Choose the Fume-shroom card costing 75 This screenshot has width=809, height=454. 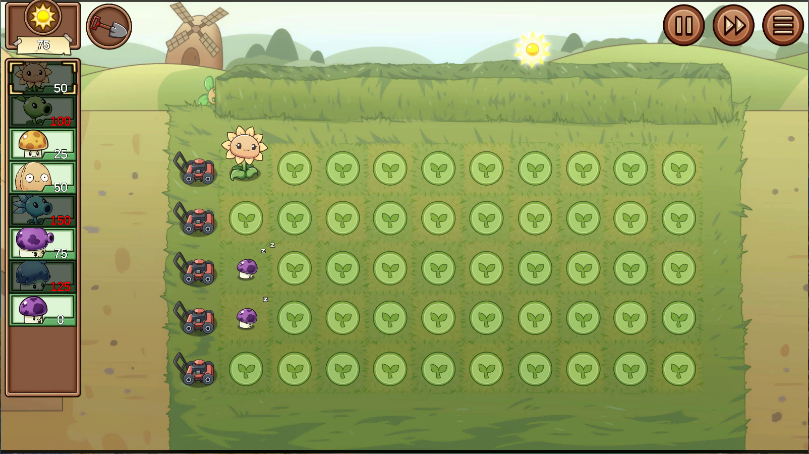tap(42, 243)
